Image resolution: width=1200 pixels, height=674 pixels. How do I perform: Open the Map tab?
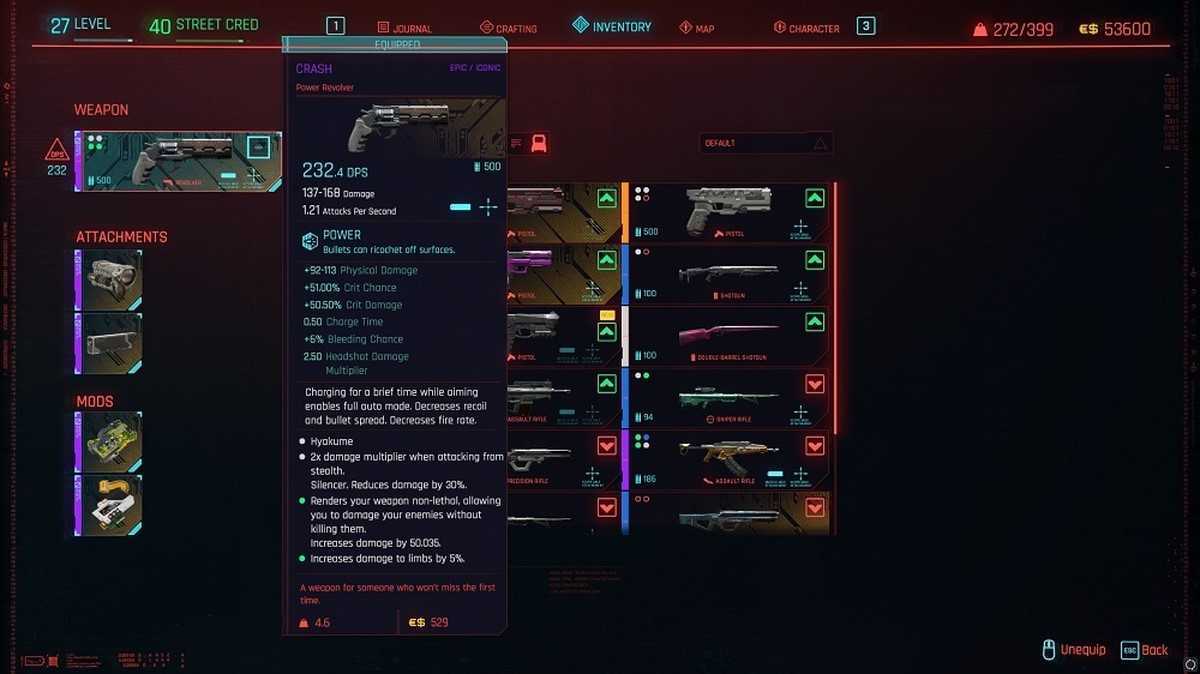pos(697,28)
